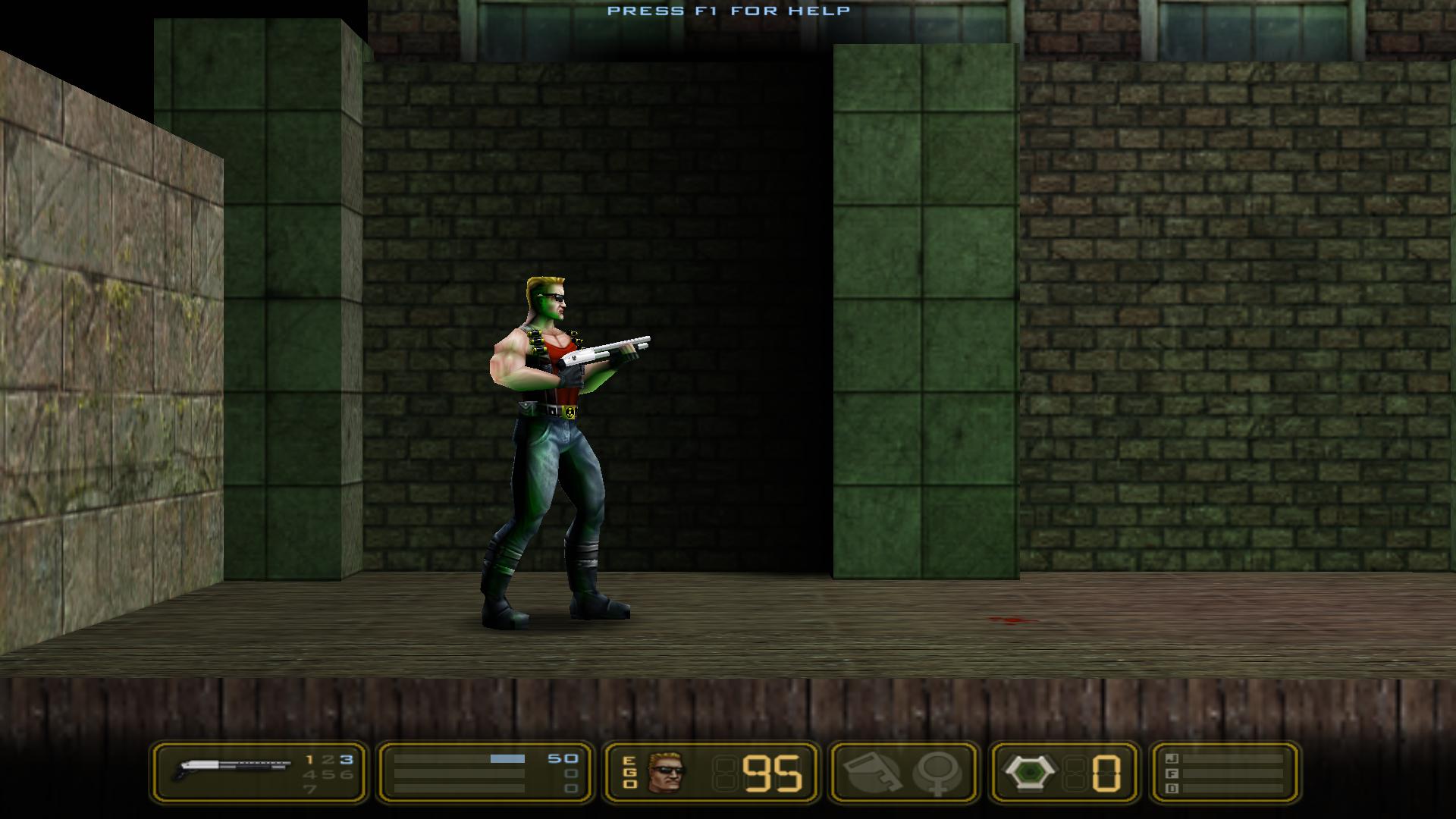Choose weapon slot number 1
Image resolution: width=1456 pixels, height=819 pixels.
click(x=309, y=759)
